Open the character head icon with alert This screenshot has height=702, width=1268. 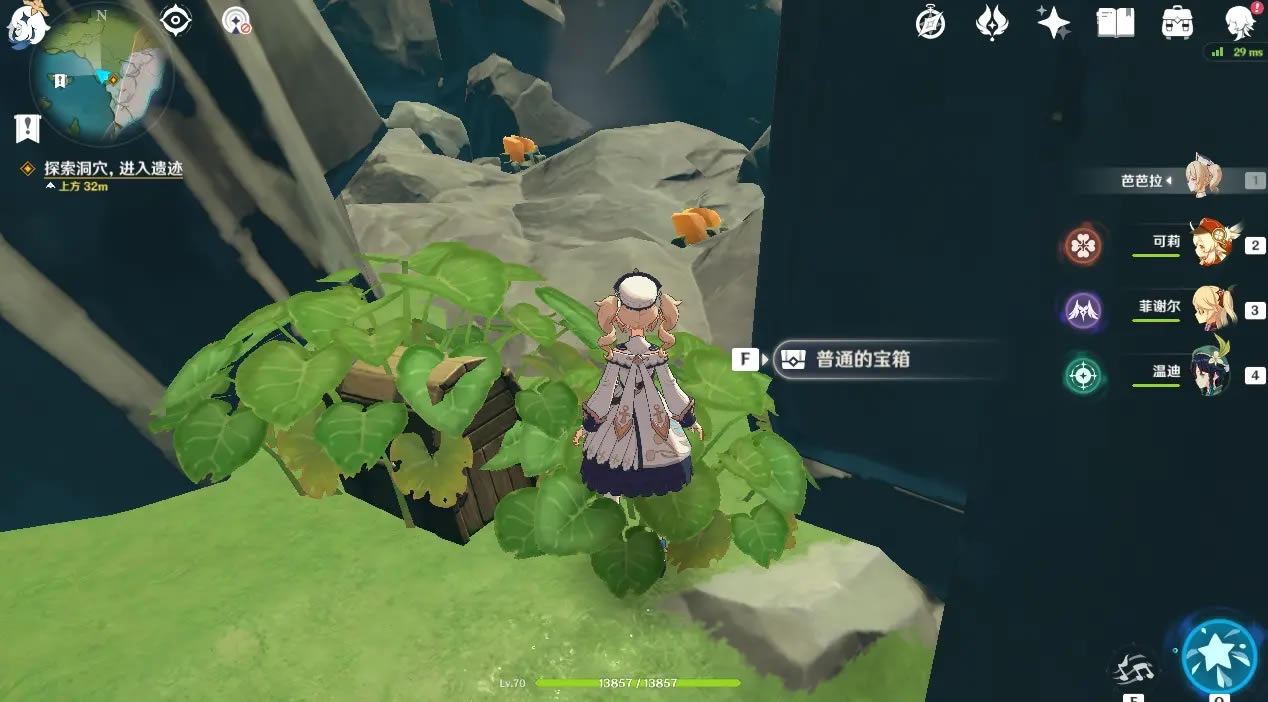(1241, 22)
